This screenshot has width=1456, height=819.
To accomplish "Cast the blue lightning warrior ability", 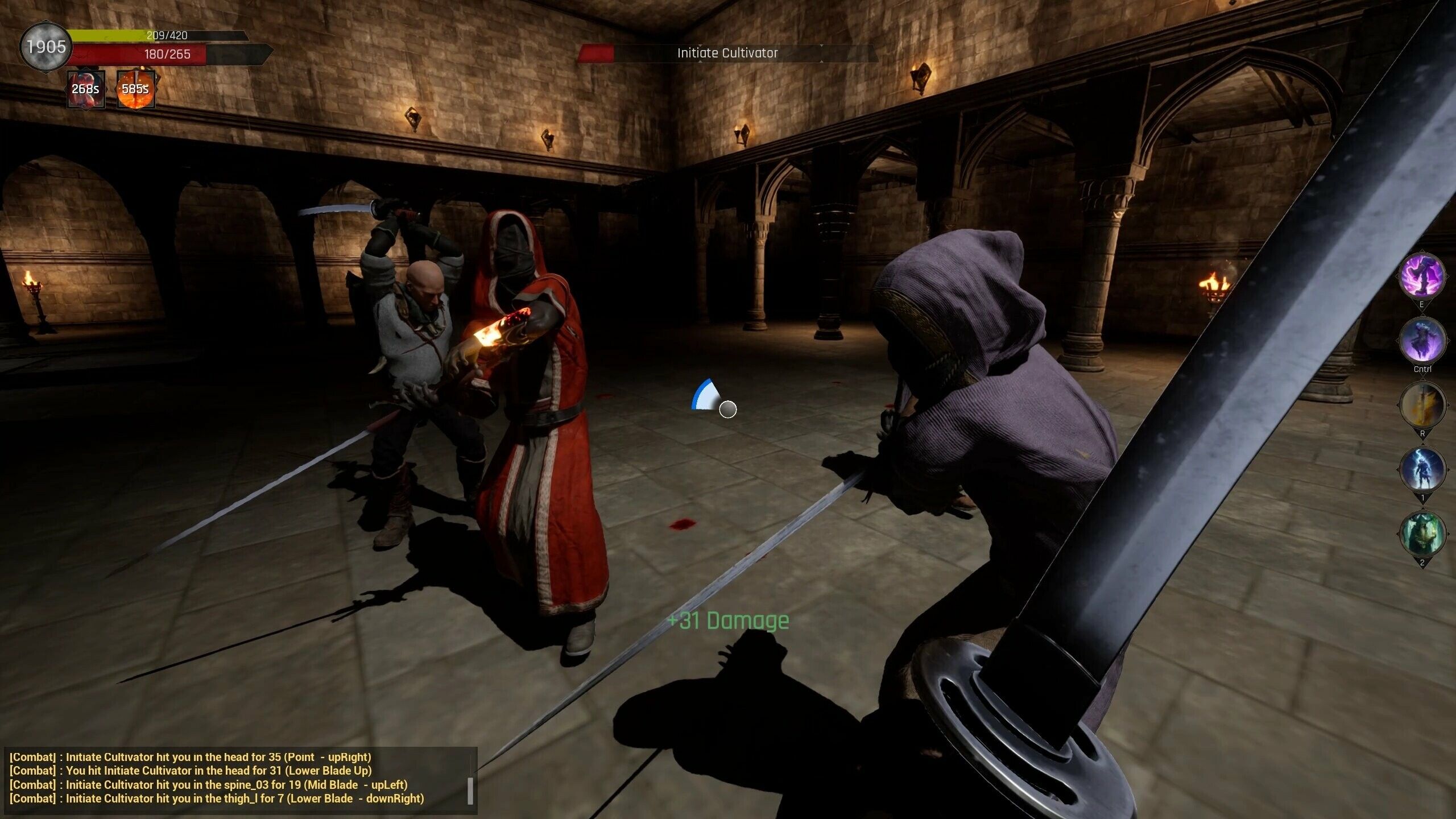I will [x=1421, y=470].
